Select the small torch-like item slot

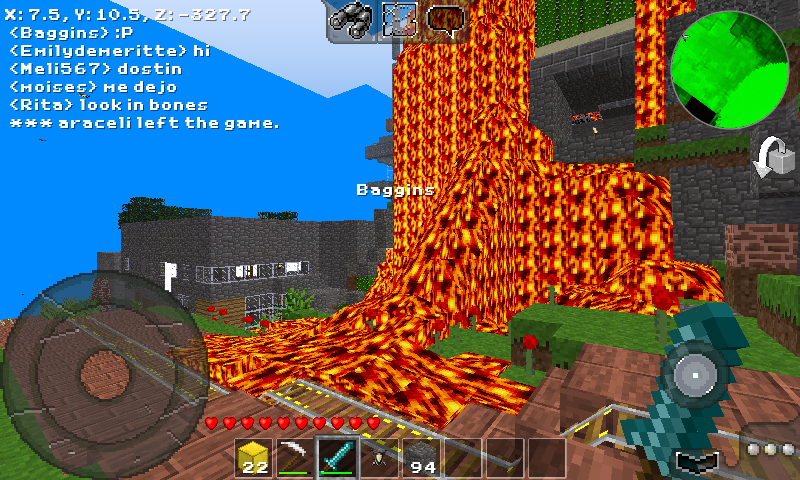(379, 458)
